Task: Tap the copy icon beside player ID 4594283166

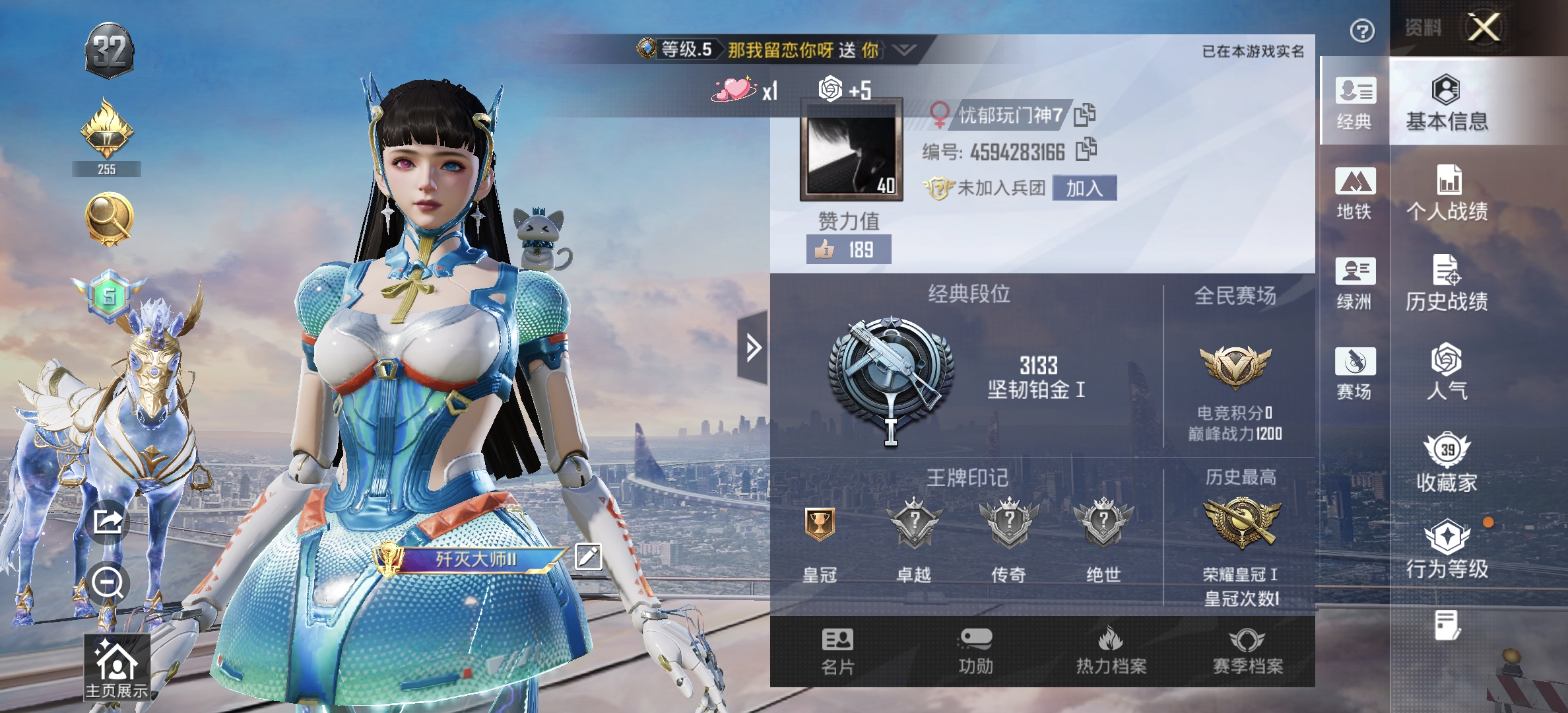Action: coord(1086,149)
